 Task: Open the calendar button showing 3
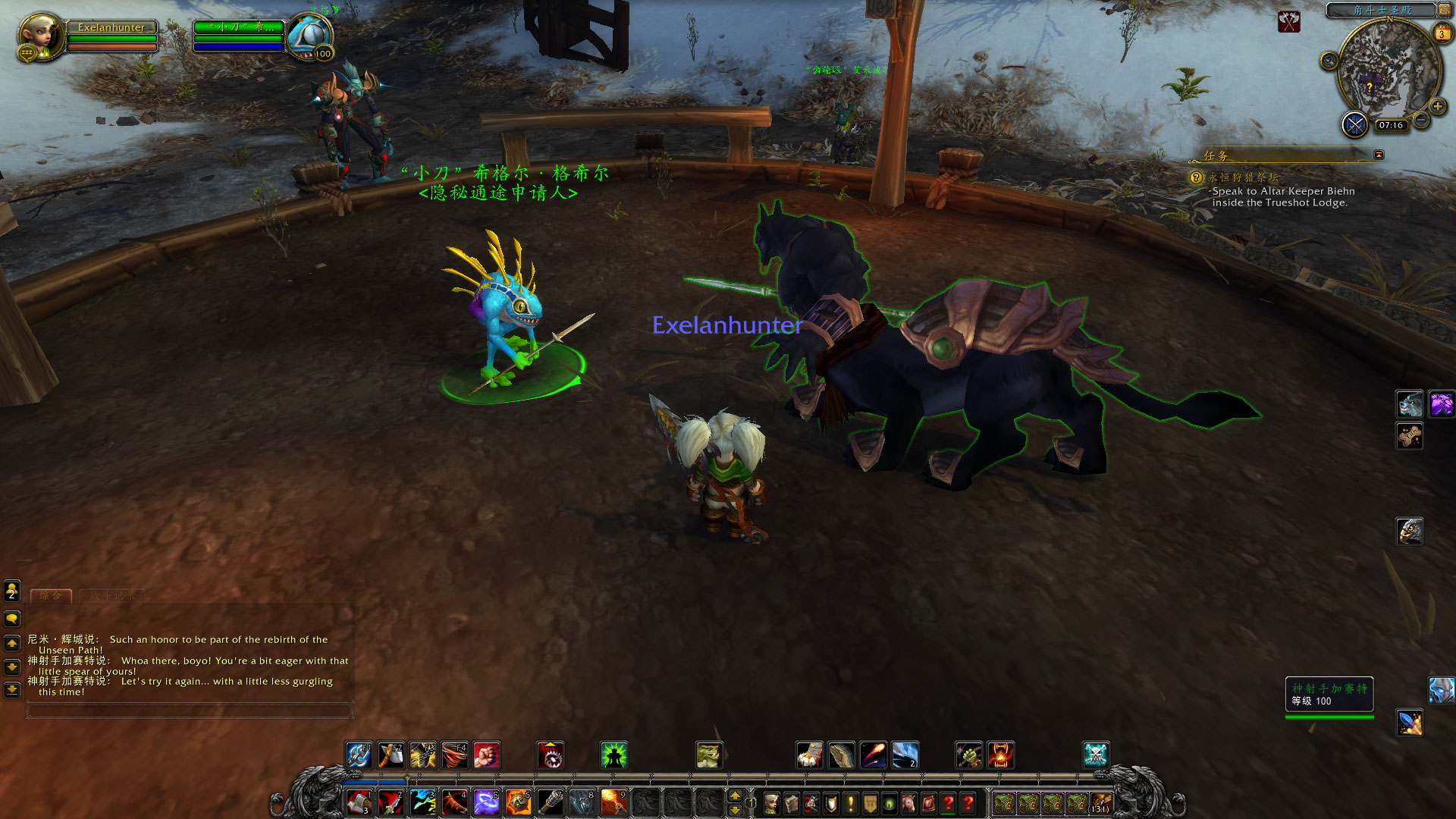[1441, 33]
